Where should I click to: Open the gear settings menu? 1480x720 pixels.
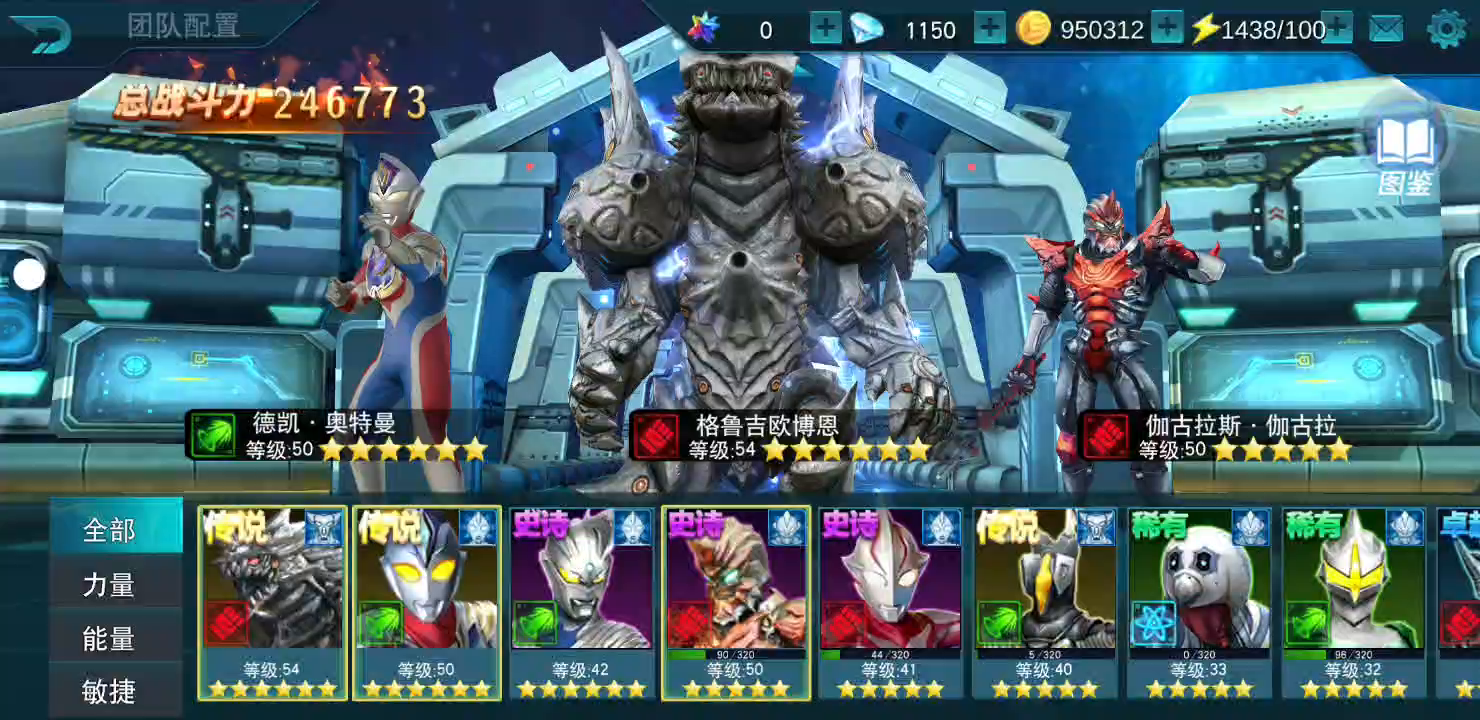tap(1446, 29)
